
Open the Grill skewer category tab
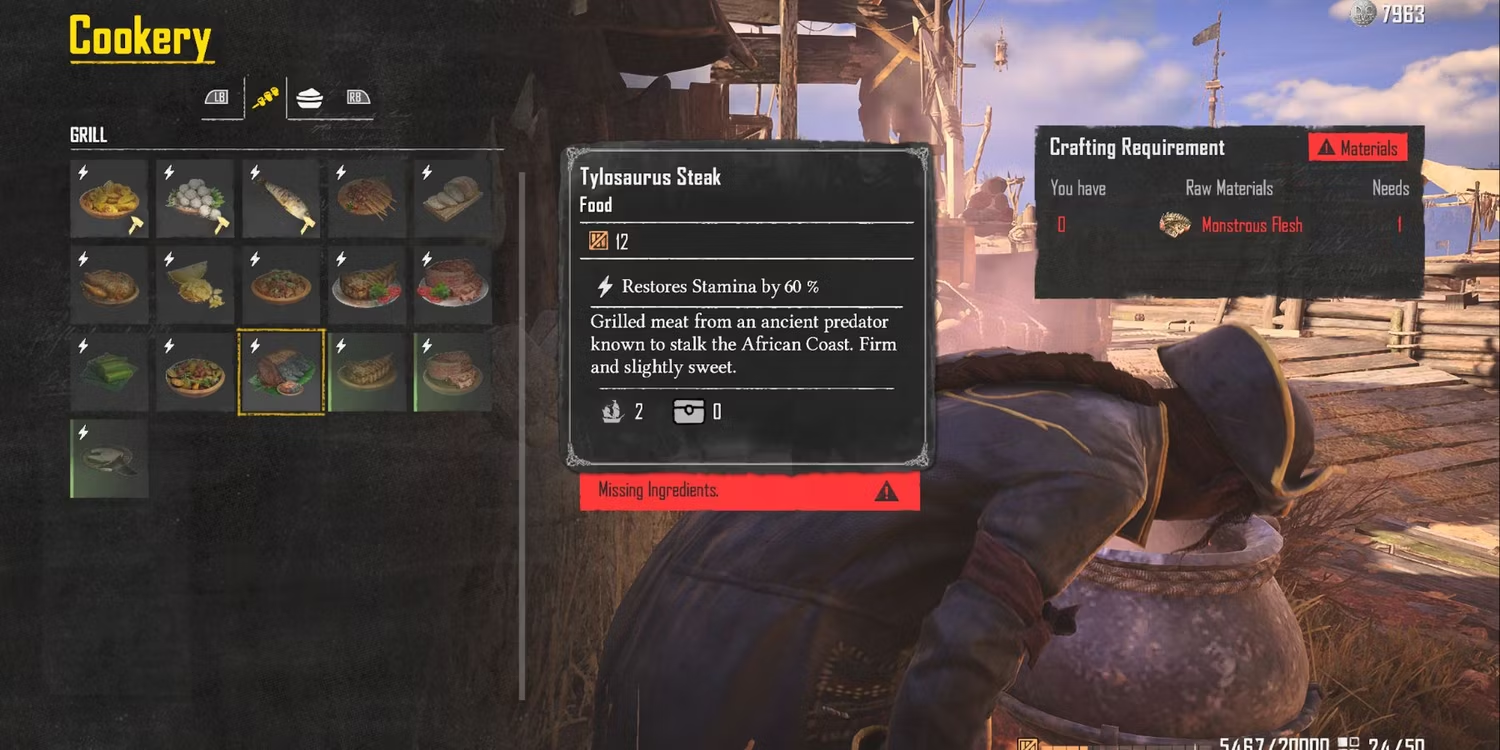[265, 98]
